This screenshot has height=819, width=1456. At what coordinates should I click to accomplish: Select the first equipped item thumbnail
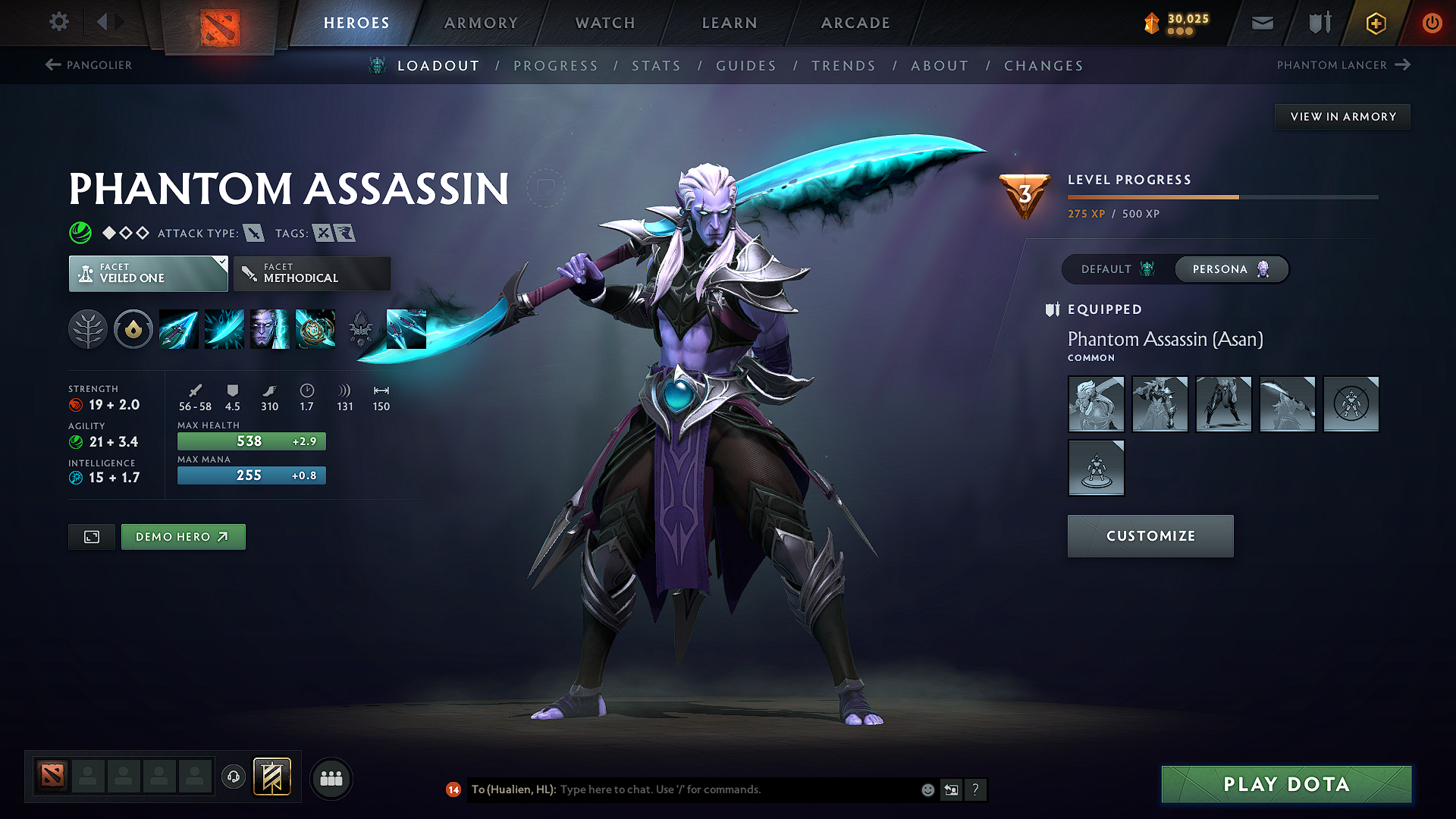pyautogui.click(x=1096, y=404)
